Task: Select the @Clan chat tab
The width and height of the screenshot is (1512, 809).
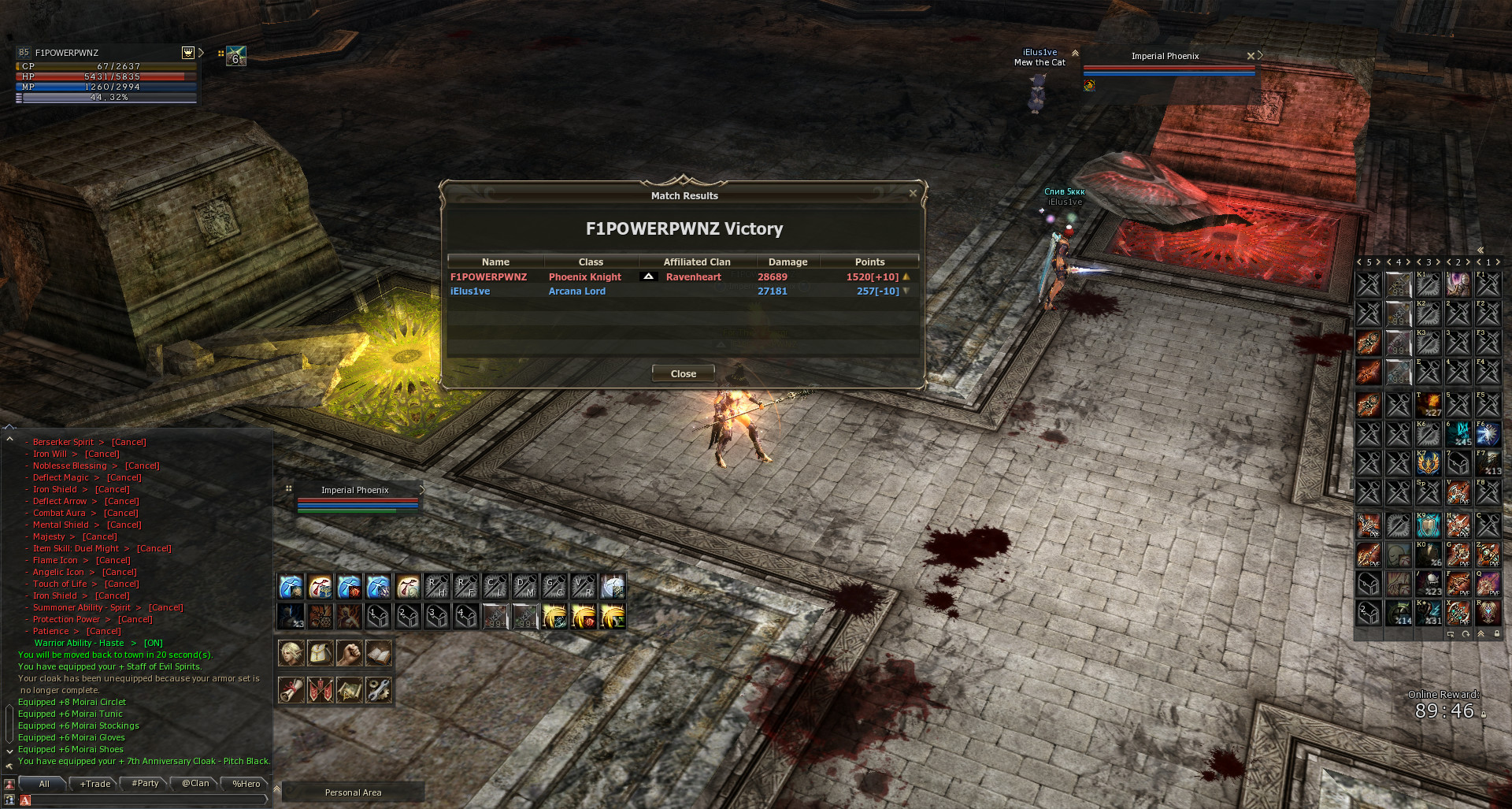Action: tap(195, 784)
